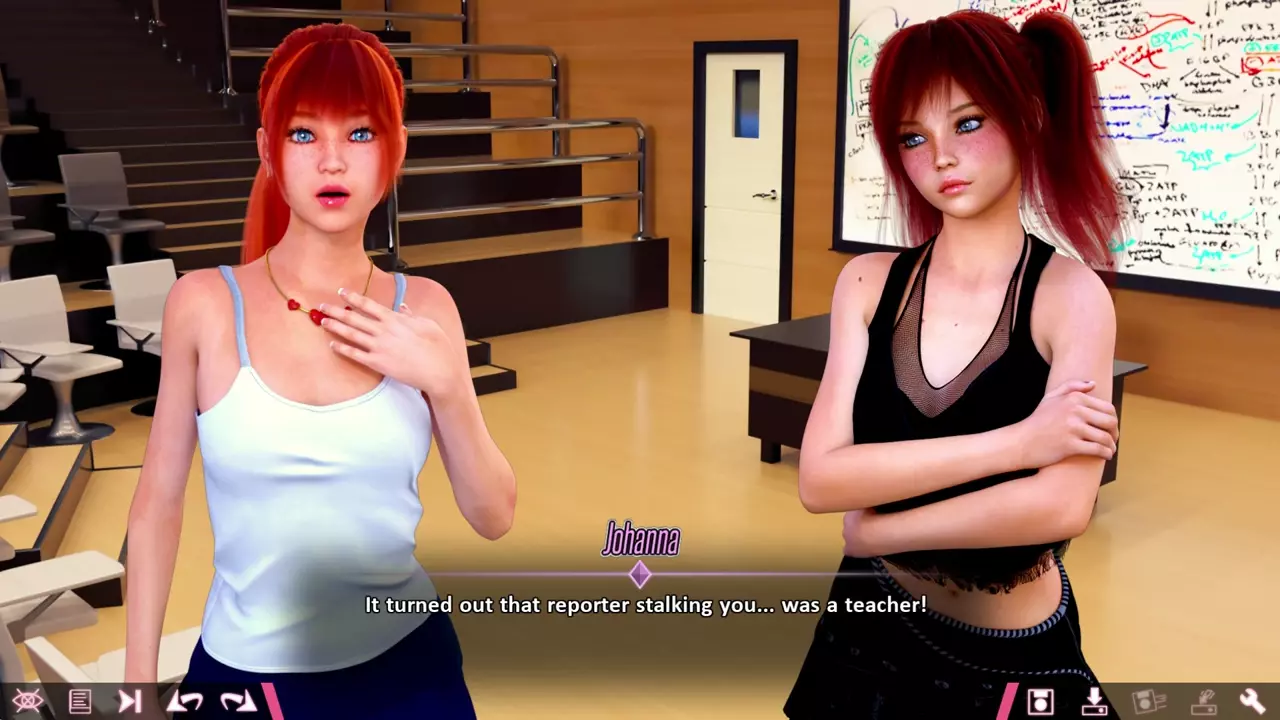This screenshot has width=1280, height=720.
Task: Open the load game screen (down-arrow drive)
Action: pos(1094,701)
